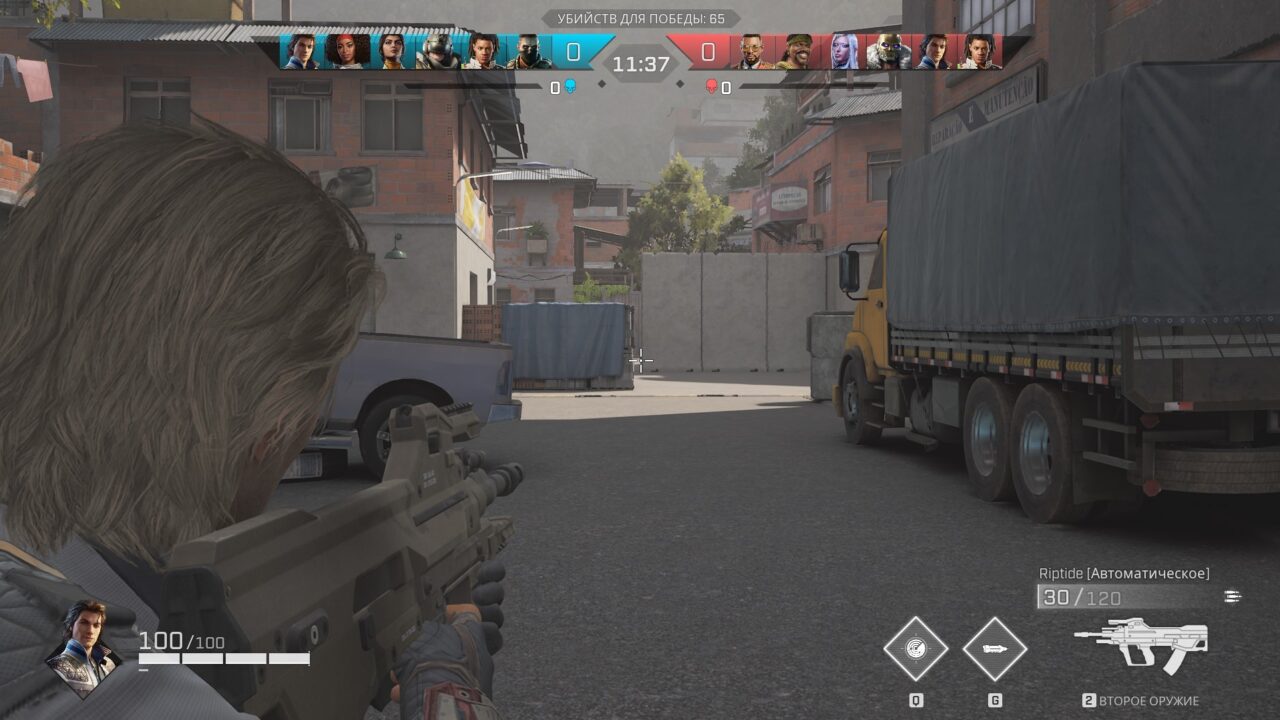Choose the red team portrait with green headband
Viewport: 1280px width, 720px height.
(797, 51)
